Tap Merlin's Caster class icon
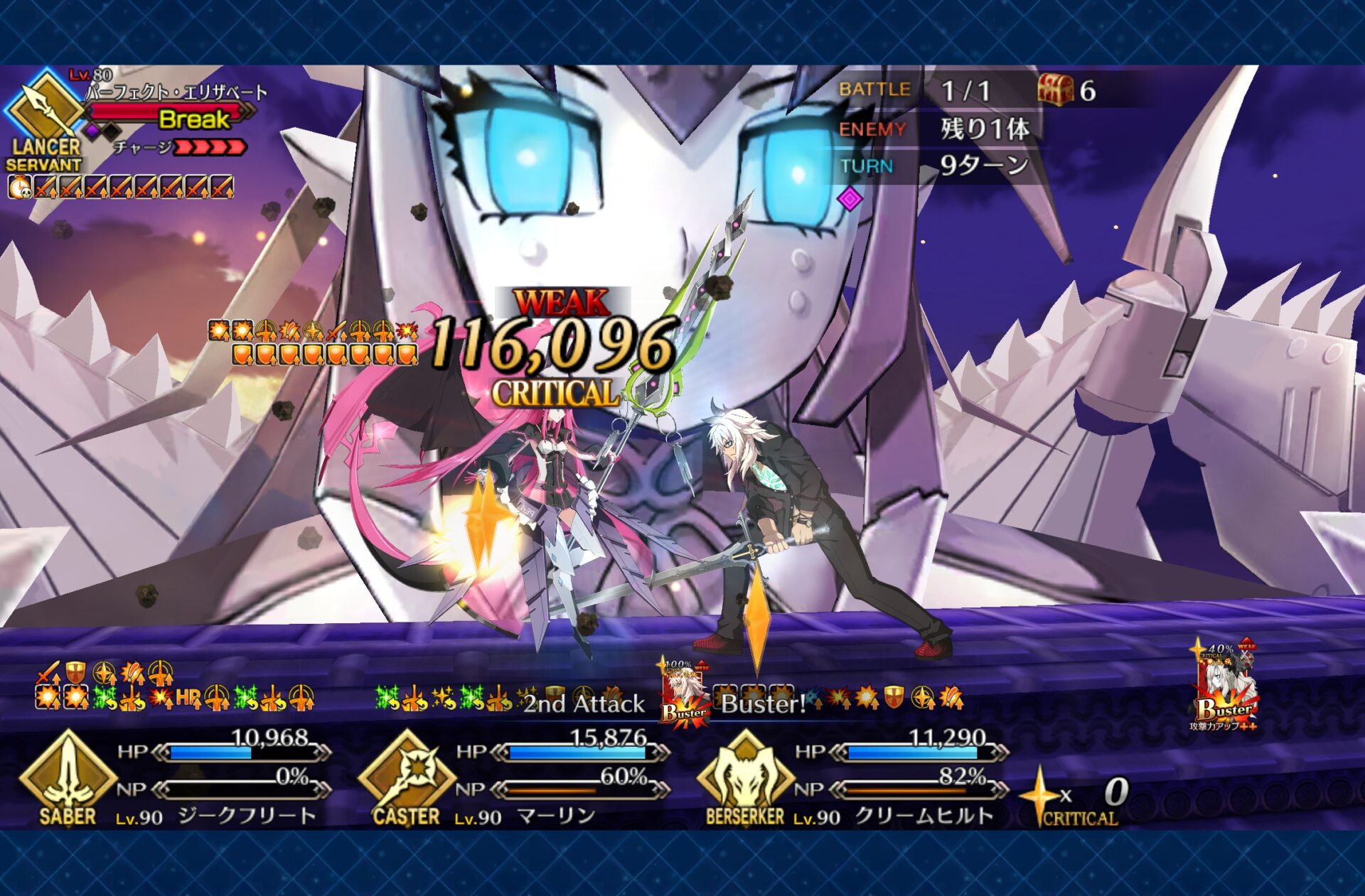 [x=406, y=774]
